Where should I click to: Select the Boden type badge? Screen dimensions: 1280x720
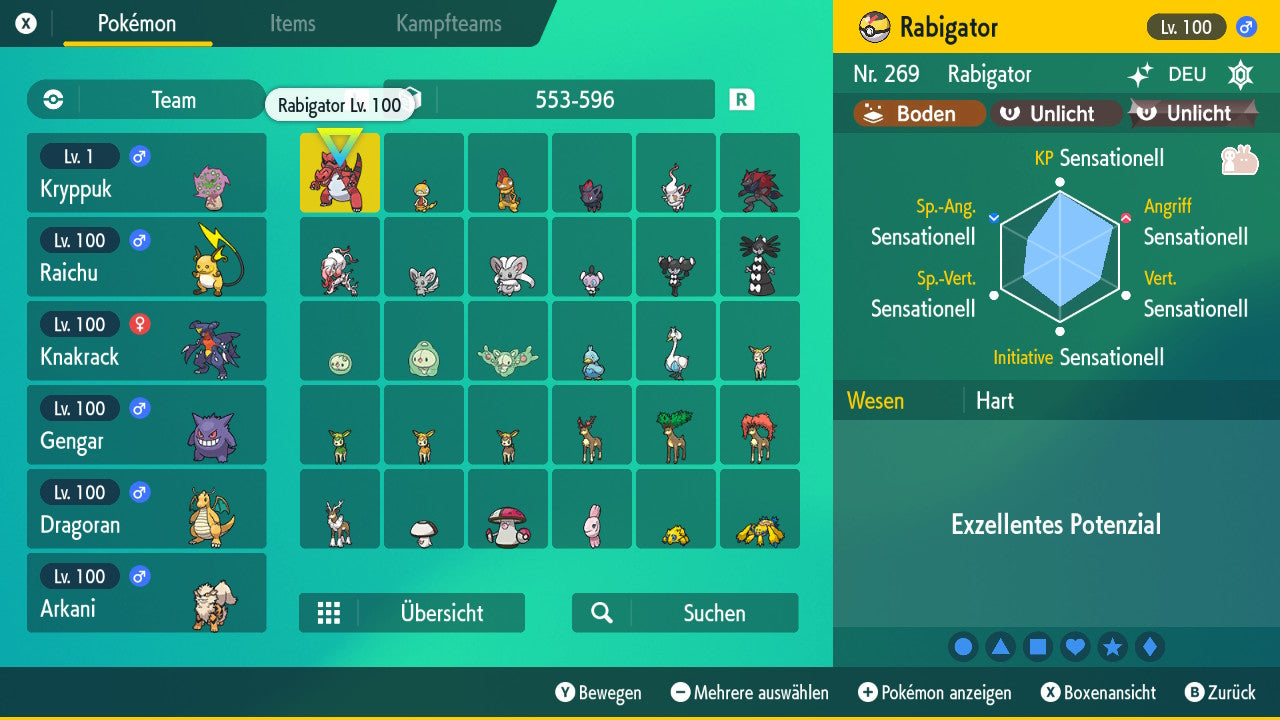click(x=916, y=113)
